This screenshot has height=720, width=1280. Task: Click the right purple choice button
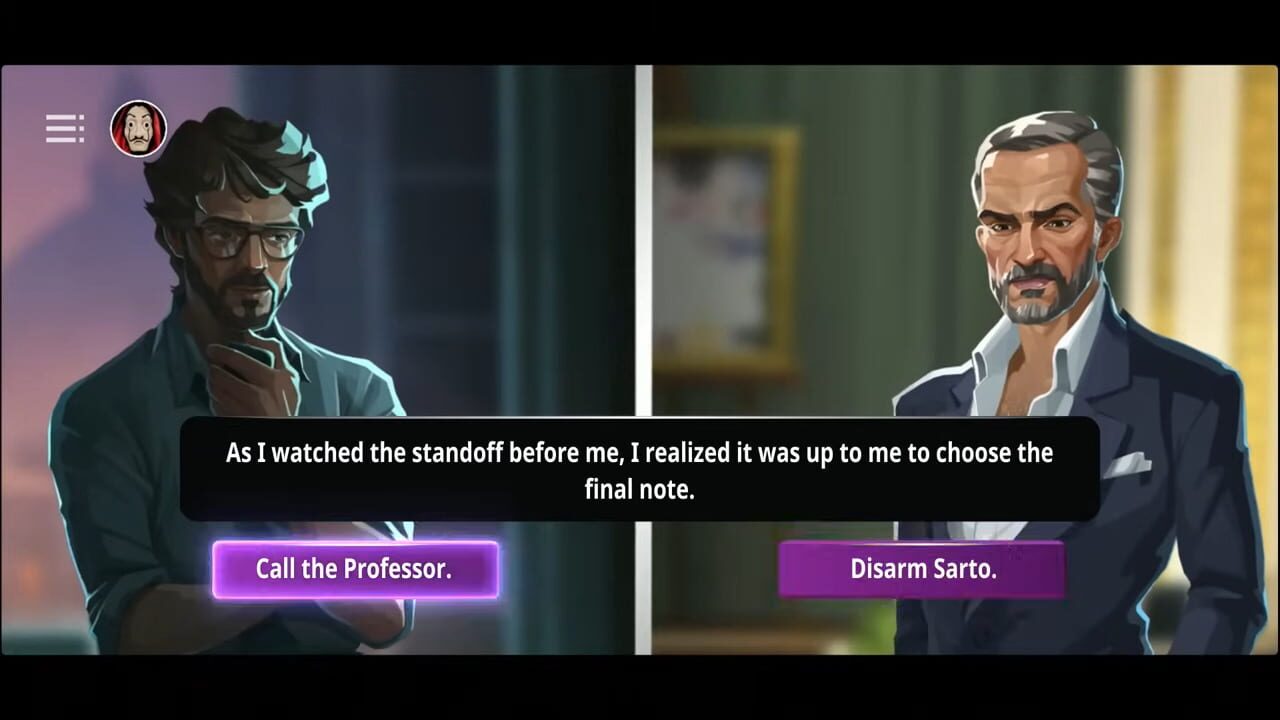click(922, 568)
